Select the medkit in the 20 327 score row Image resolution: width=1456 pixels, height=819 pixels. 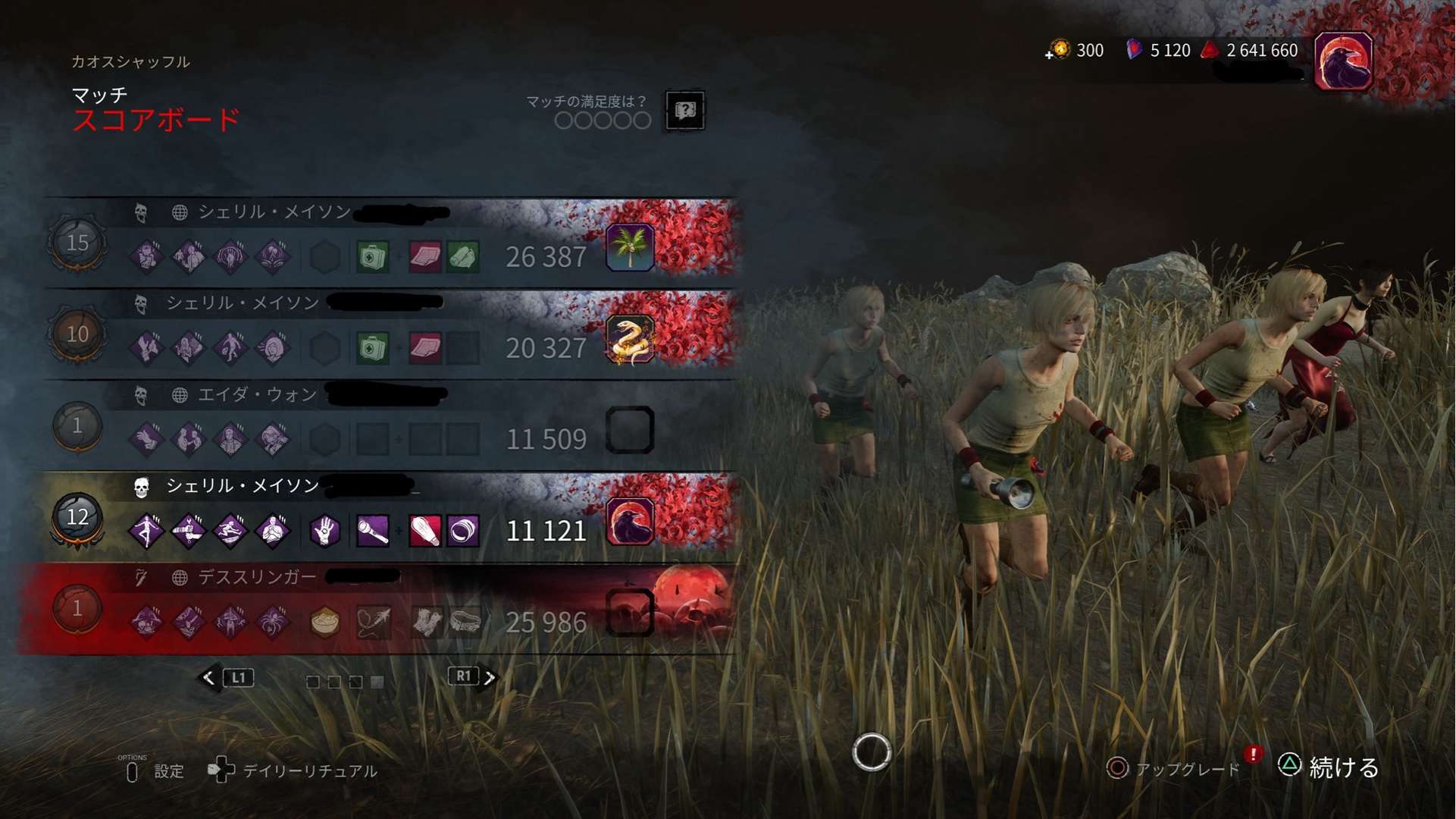(x=373, y=348)
